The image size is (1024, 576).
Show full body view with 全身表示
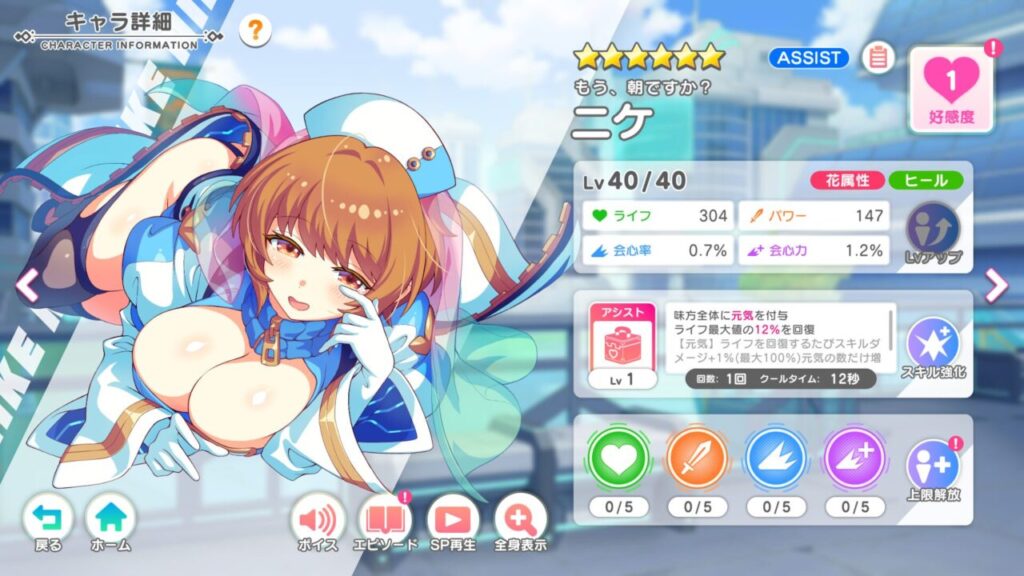pos(519,523)
